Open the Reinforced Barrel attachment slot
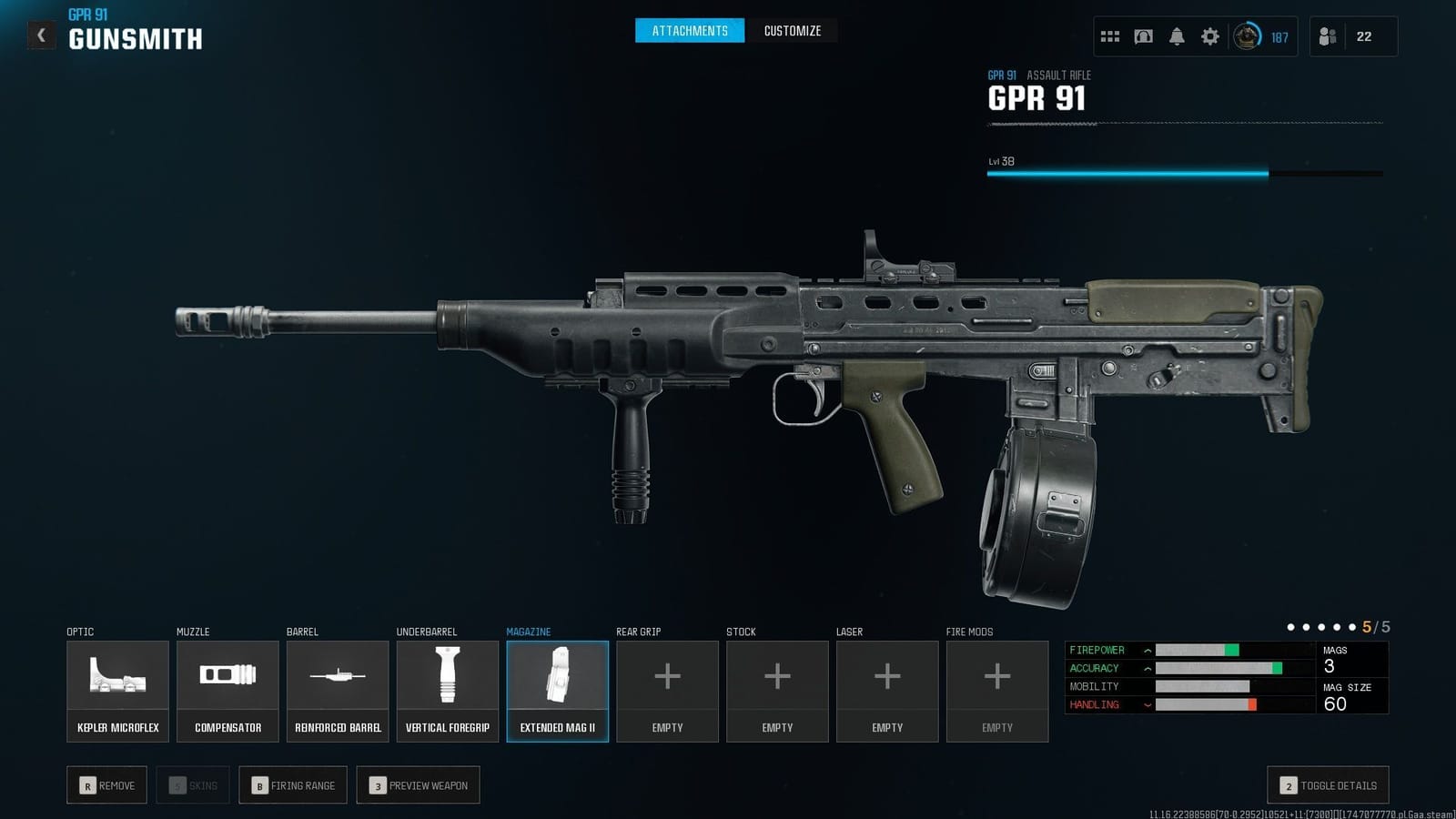 [x=338, y=689]
